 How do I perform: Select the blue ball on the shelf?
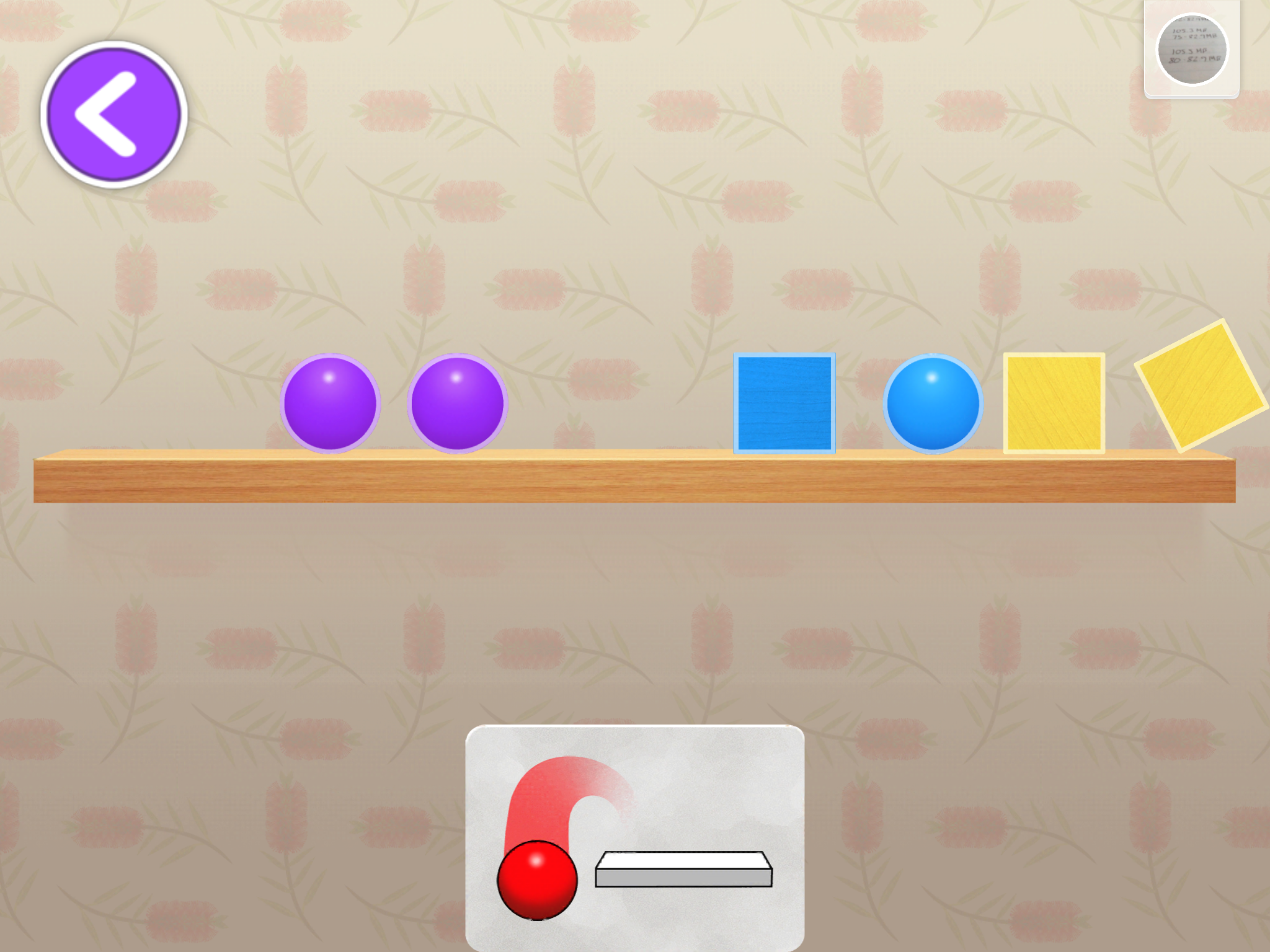click(x=933, y=403)
